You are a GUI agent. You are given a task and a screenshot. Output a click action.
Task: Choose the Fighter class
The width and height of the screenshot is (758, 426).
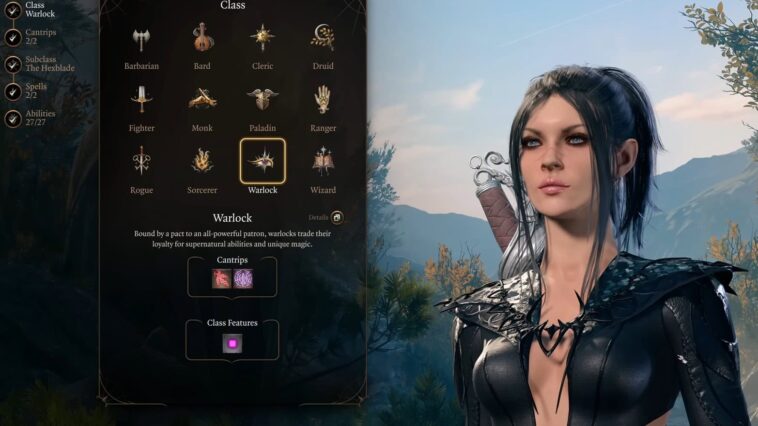click(140, 100)
